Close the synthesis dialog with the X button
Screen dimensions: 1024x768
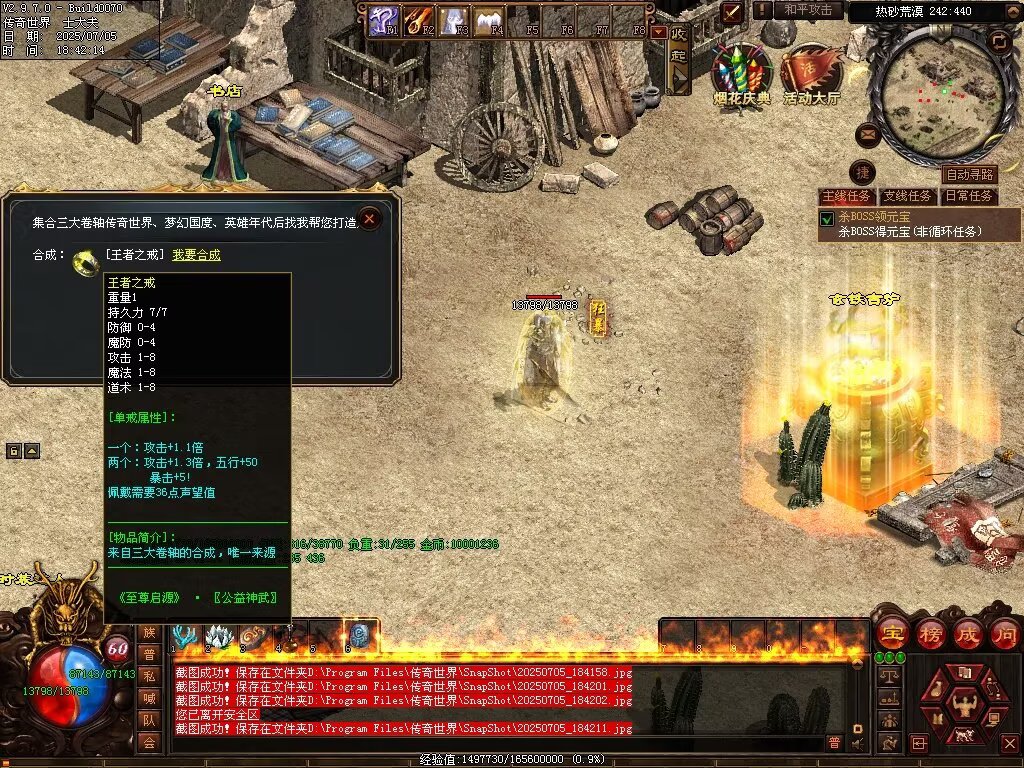coord(370,218)
